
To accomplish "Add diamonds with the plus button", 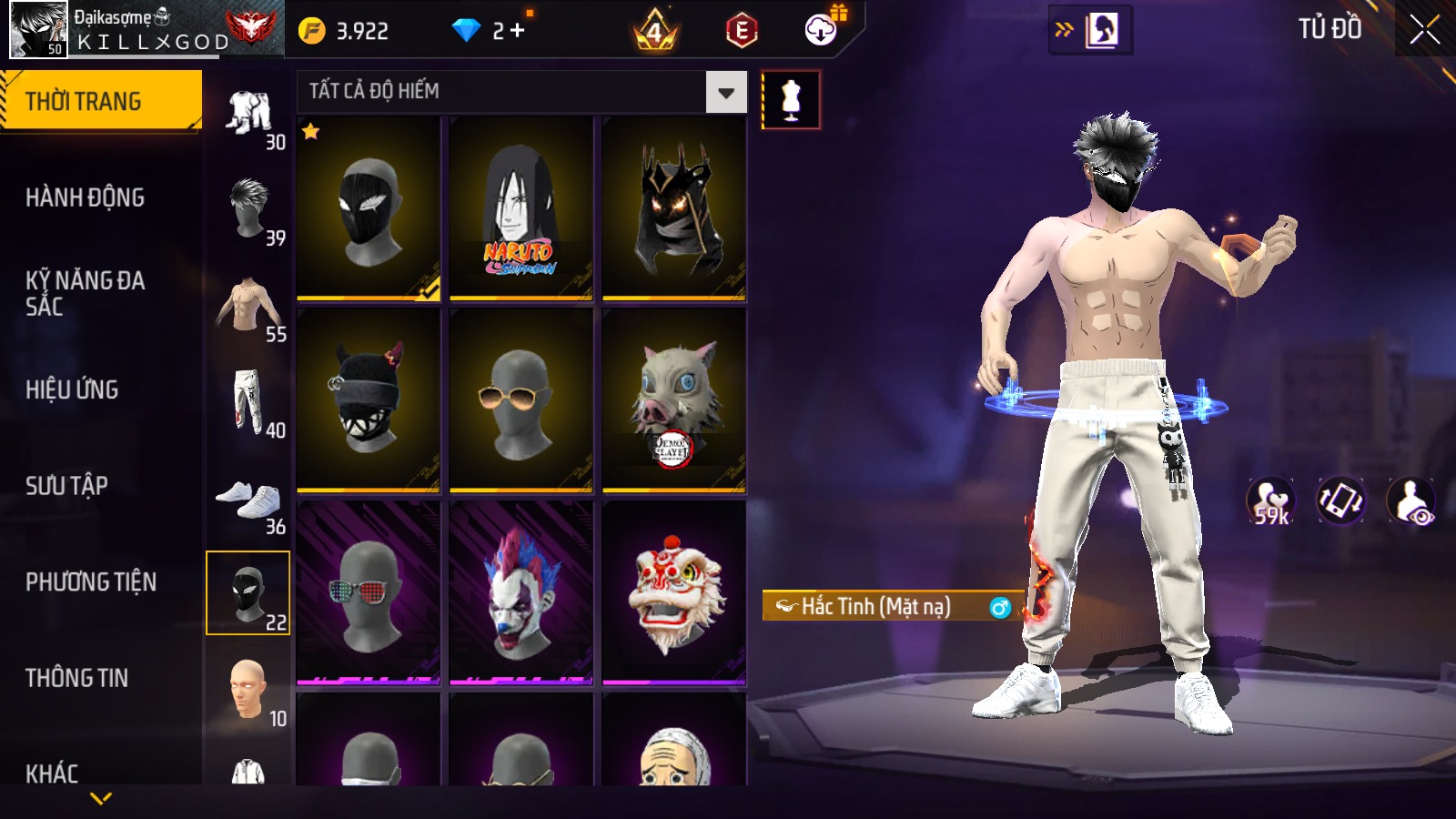I will (x=518, y=31).
